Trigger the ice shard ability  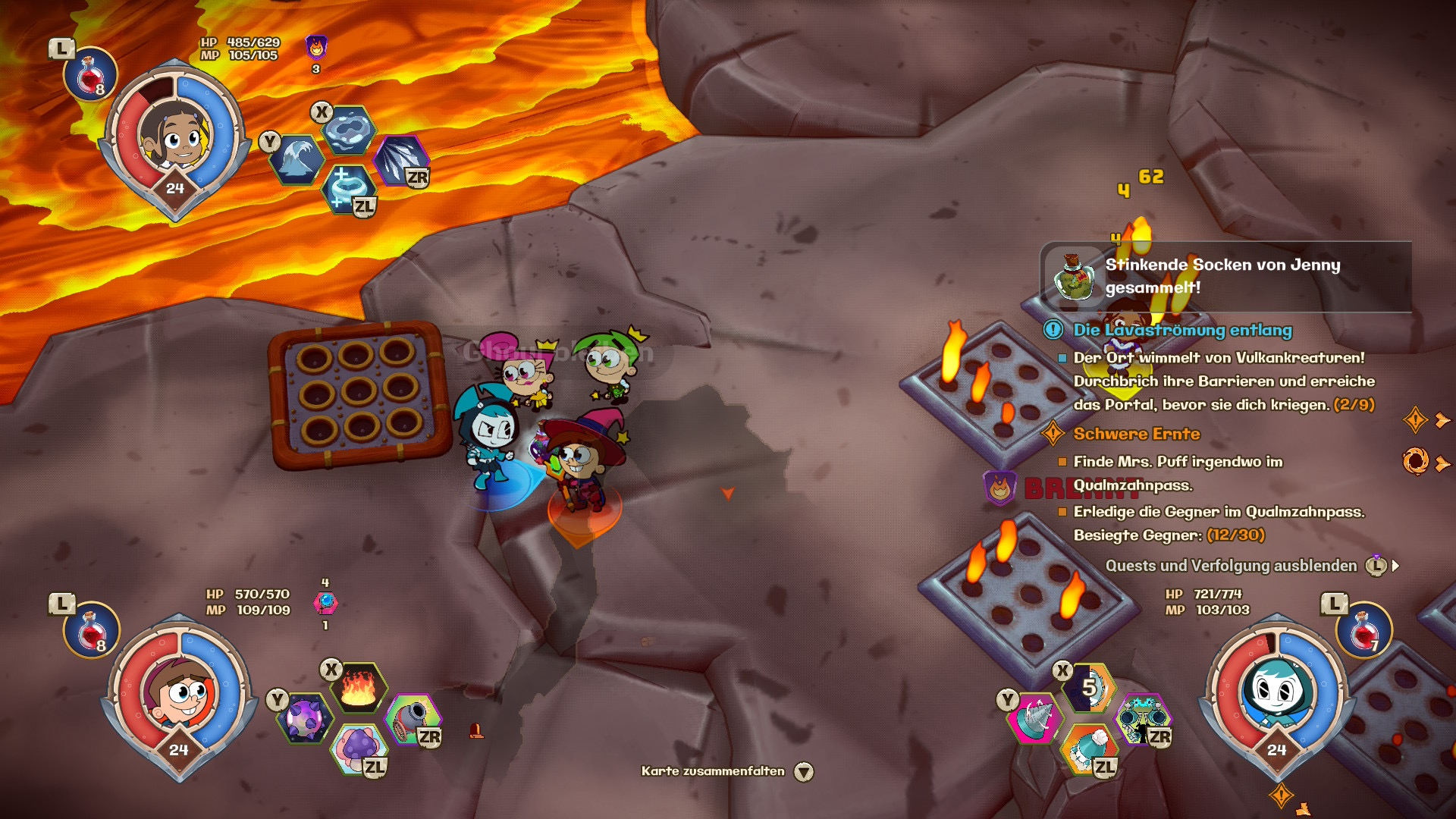point(401,160)
